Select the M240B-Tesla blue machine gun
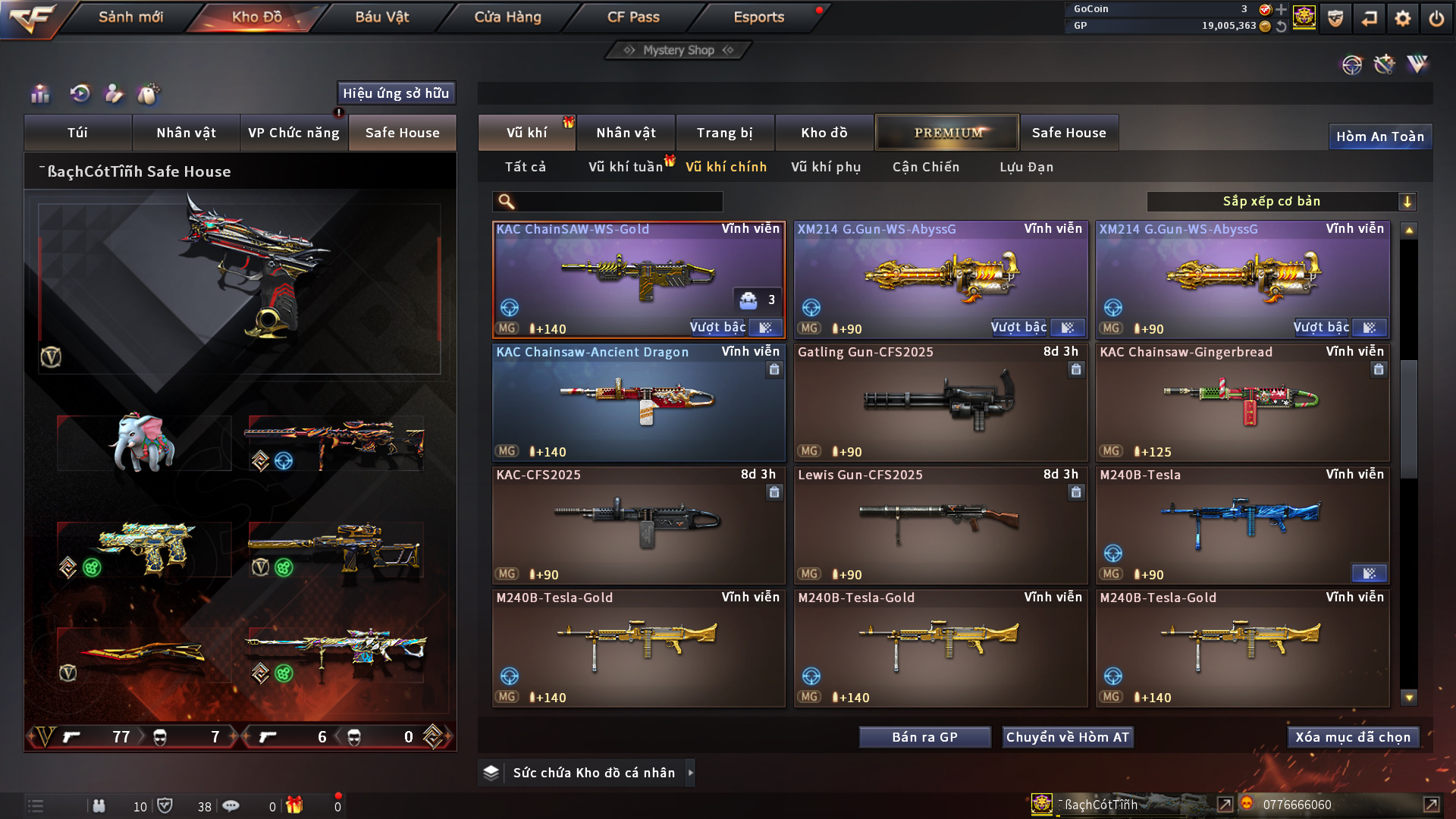1456x819 pixels. coord(1242,526)
